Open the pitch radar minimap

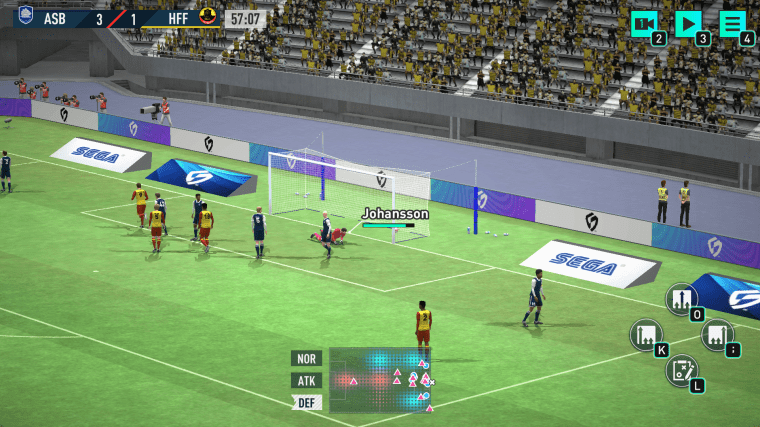(380, 380)
